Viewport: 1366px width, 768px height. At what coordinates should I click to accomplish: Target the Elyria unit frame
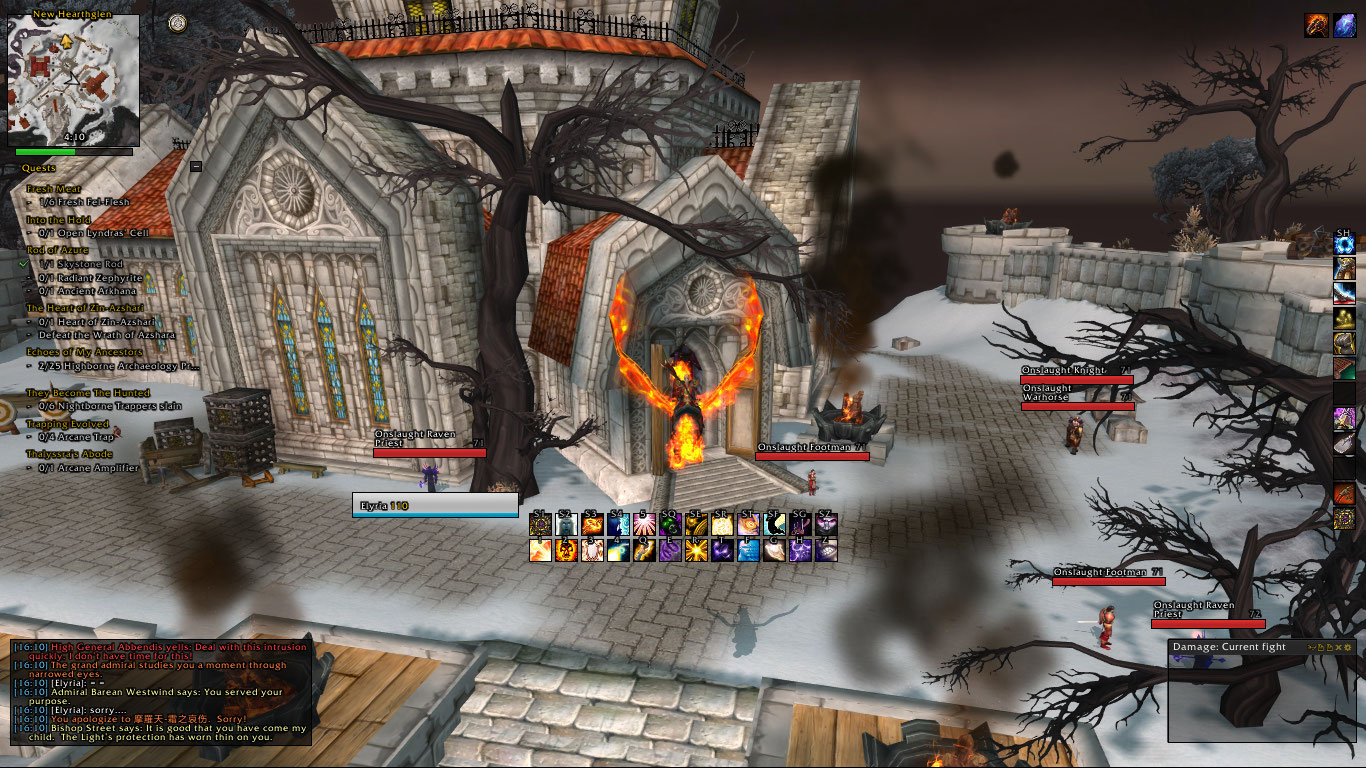point(435,505)
